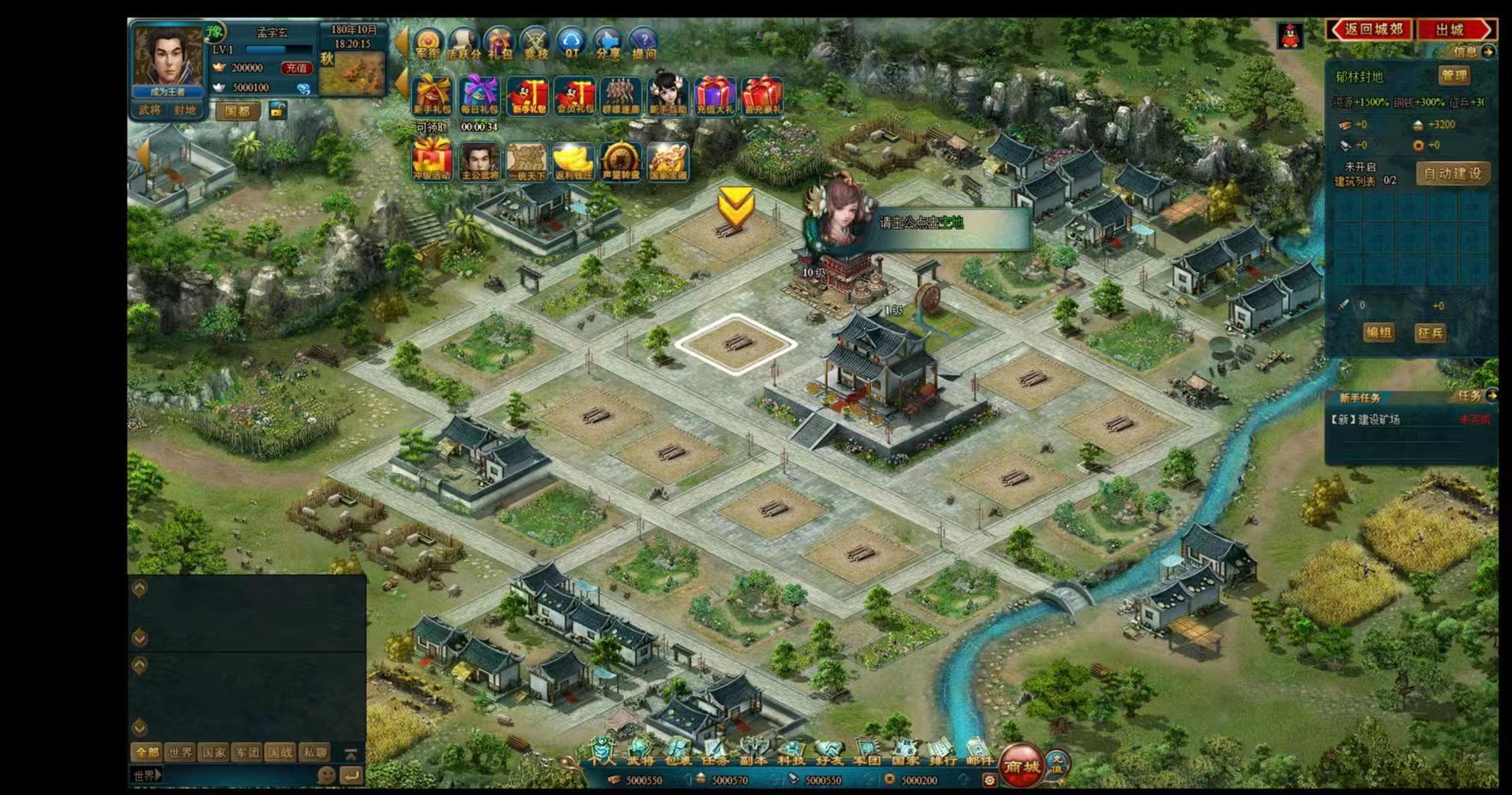
Task: Click the 返回城郊 button
Action: pos(1371,29)
